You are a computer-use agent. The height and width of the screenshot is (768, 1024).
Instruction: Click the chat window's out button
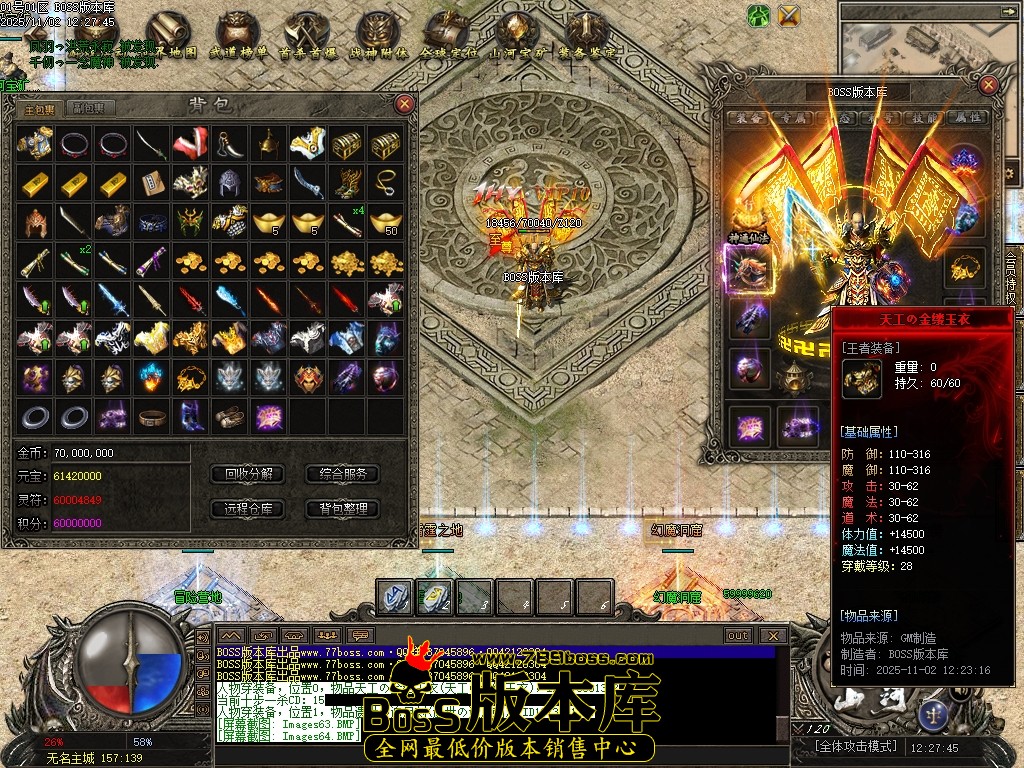[738, 635]
